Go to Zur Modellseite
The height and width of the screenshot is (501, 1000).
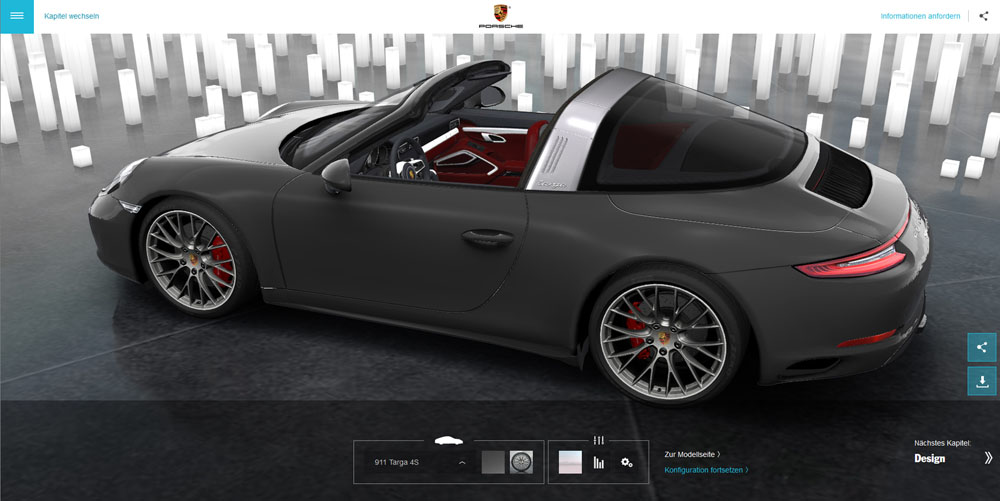click(x=692, y=454)
